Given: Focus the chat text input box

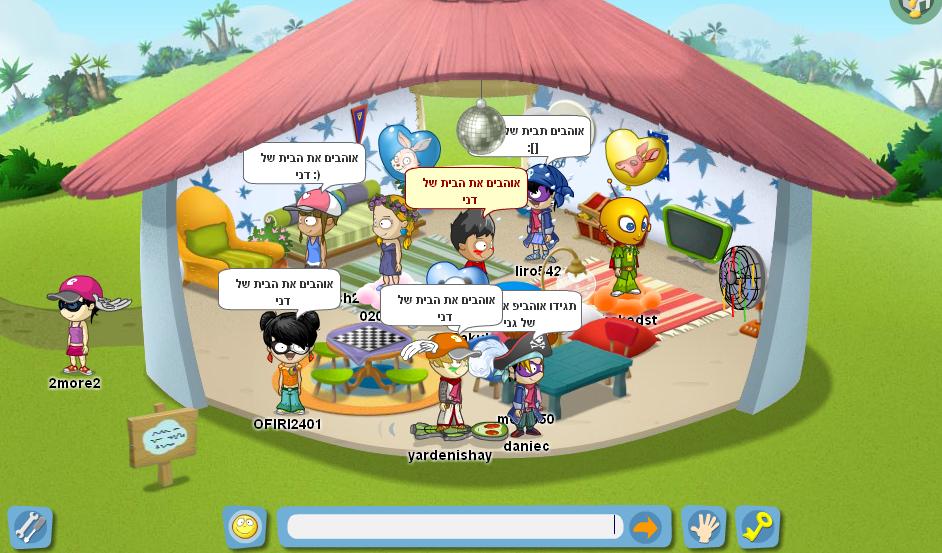Looking at the screenshot, I should (452, 527).
